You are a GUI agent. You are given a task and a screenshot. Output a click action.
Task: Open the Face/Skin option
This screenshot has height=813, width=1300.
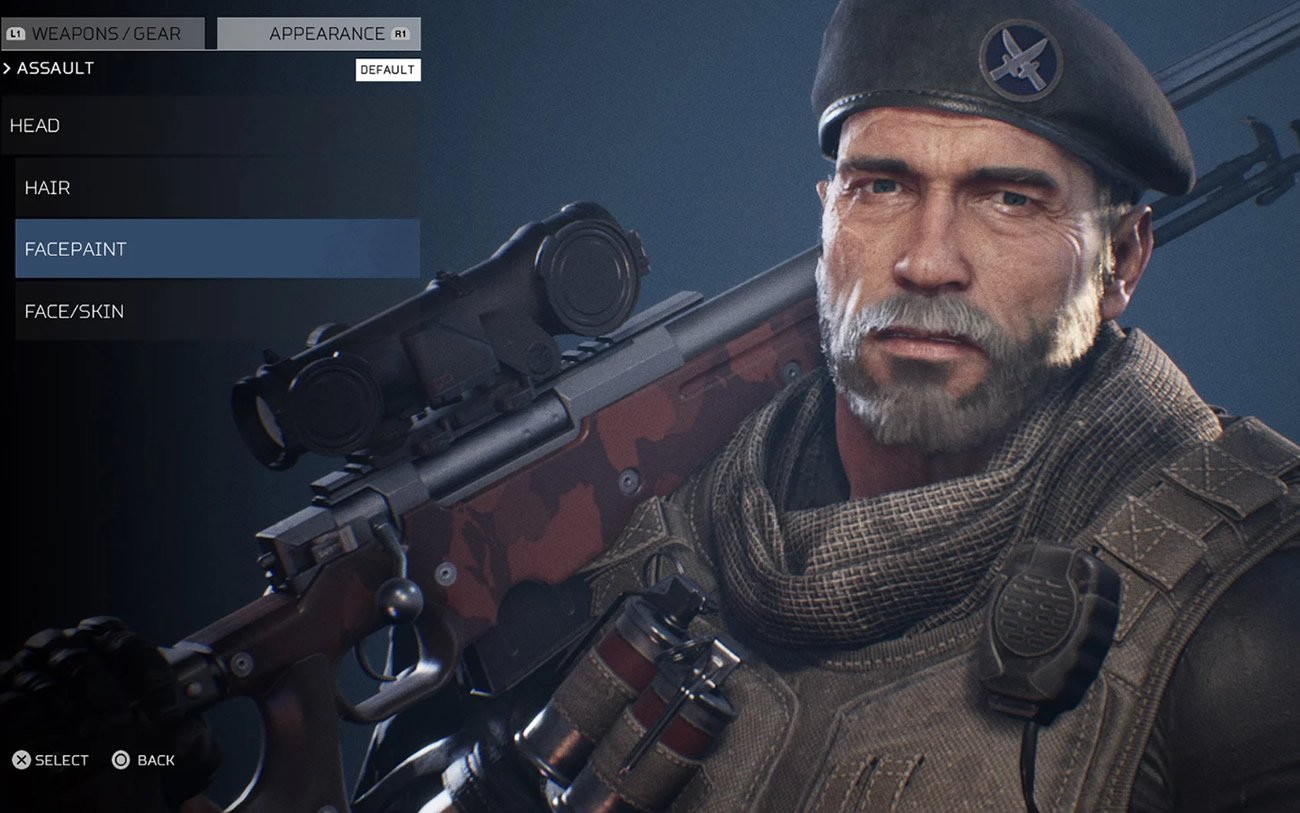pyautogui.click(x=217, y=311)
